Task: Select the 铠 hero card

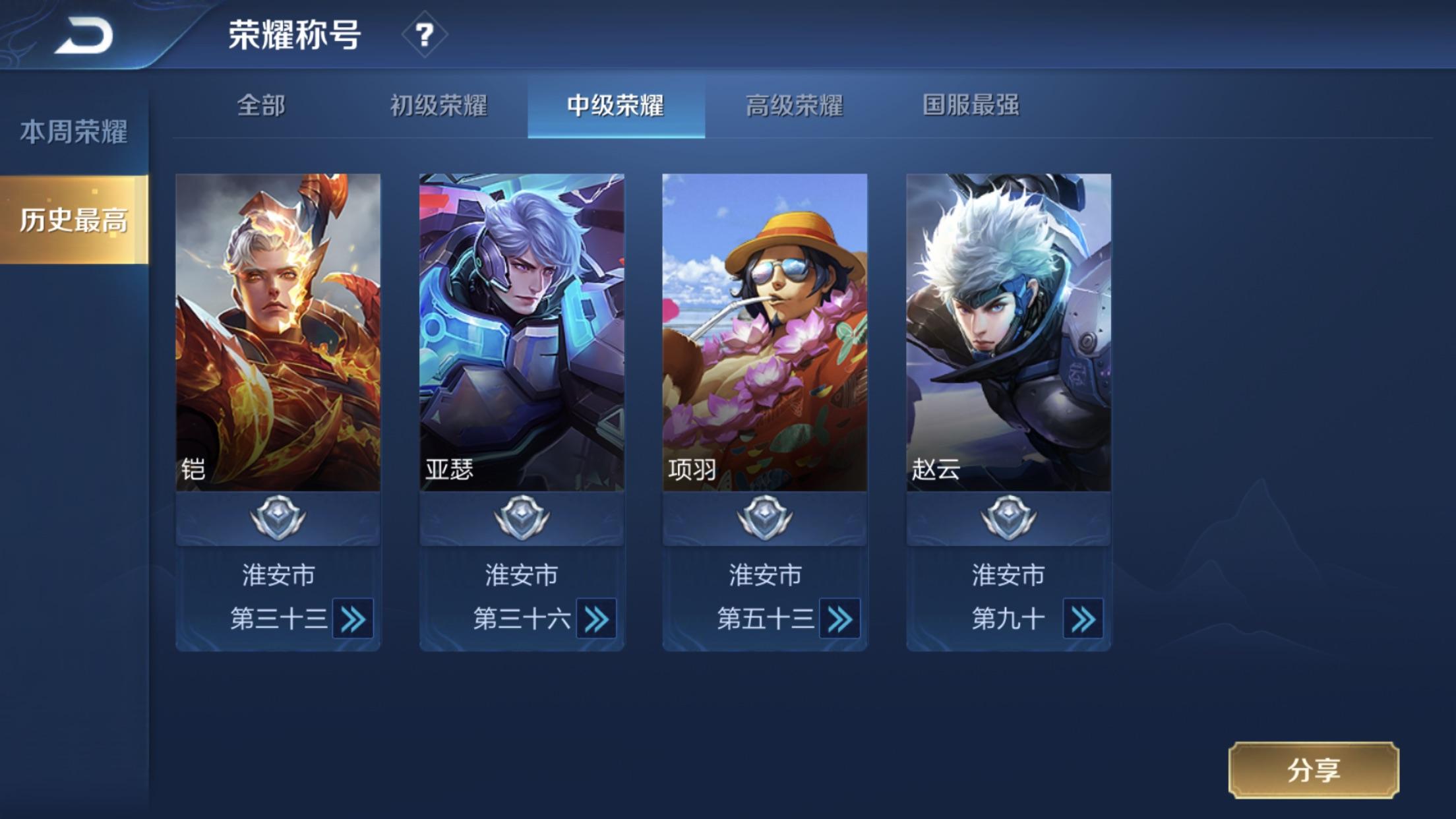Action: coord(278,332)
